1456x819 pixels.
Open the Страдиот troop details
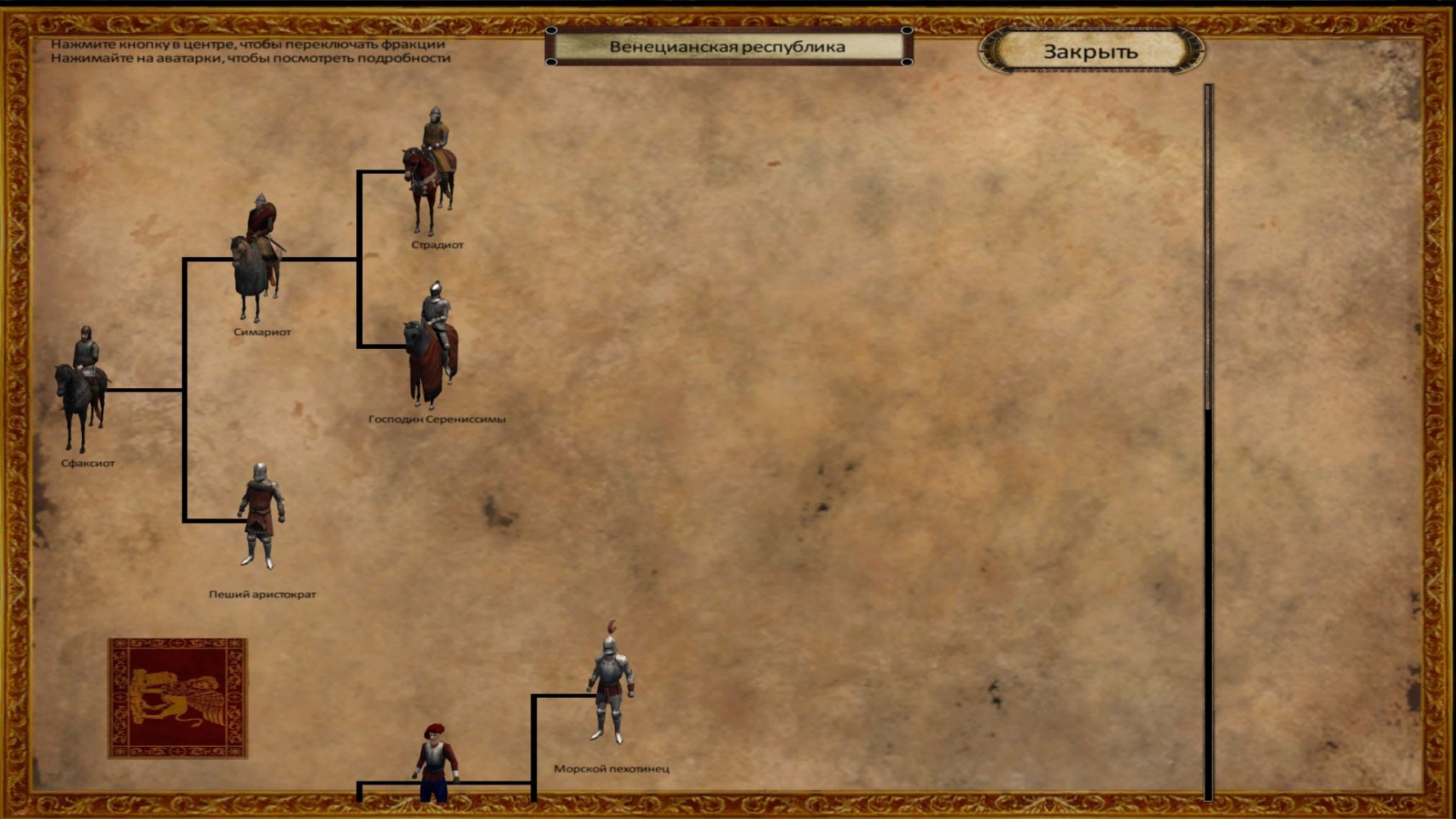[431, 170]
